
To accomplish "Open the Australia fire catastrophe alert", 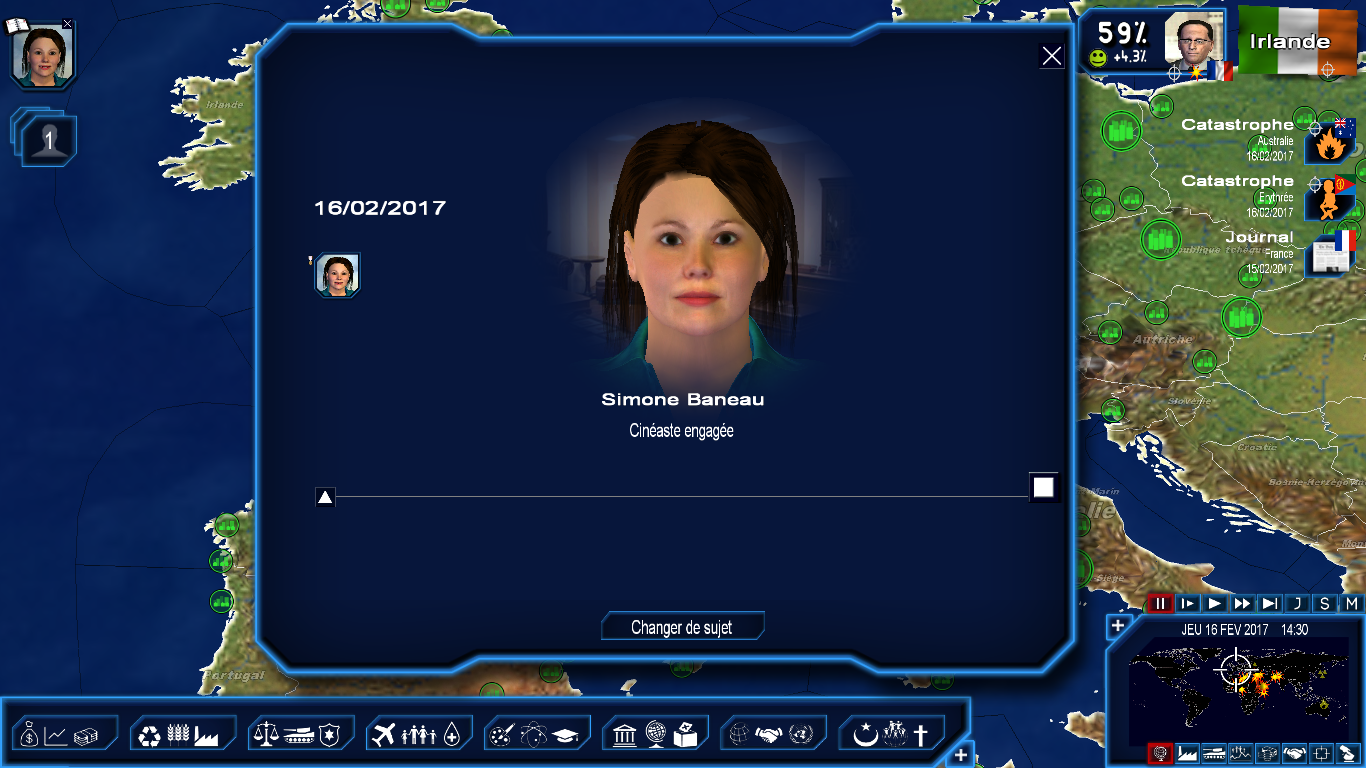I will point(1330,142).
